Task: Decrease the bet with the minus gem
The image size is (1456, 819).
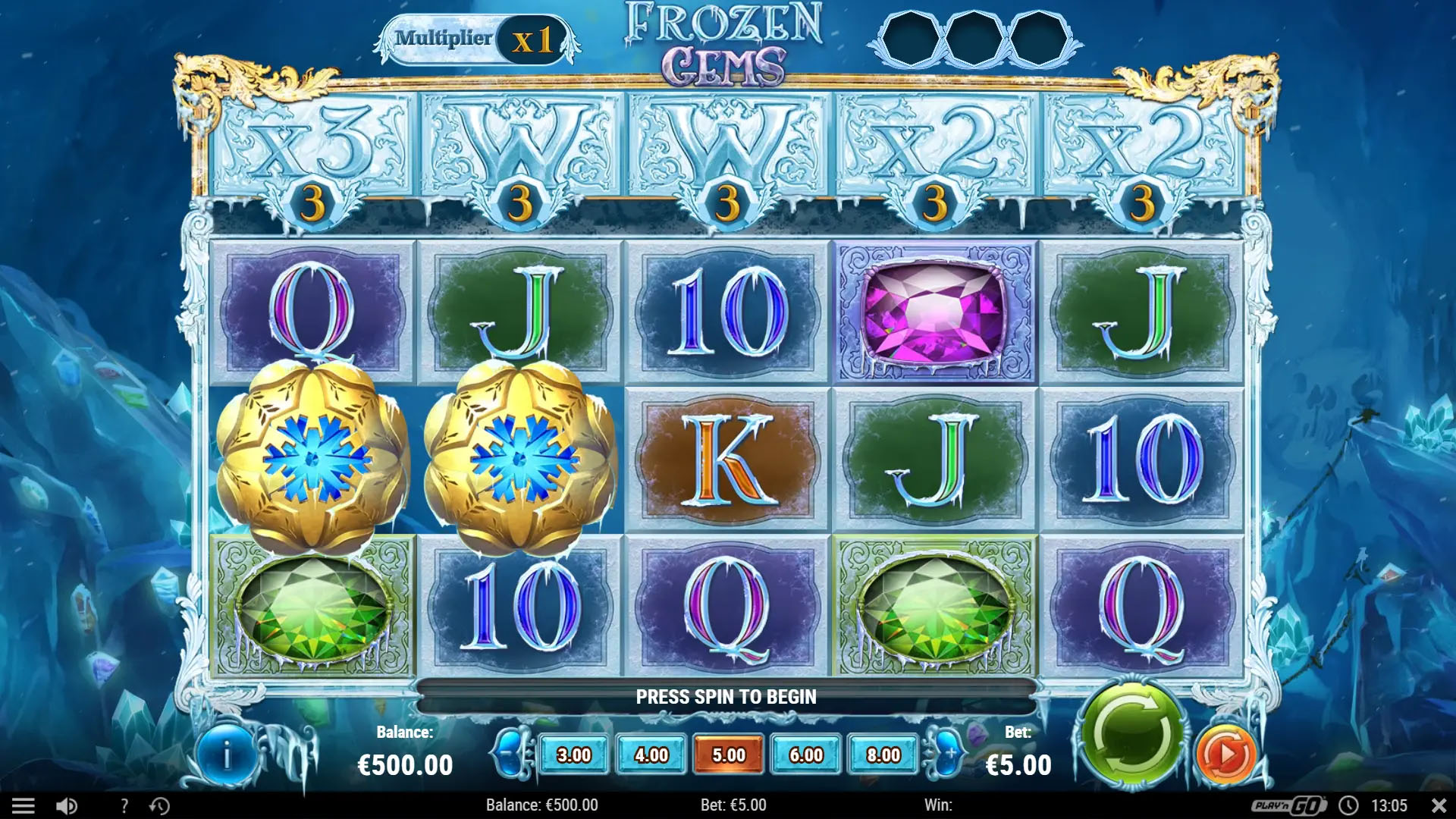Action: tap(511, 753)
